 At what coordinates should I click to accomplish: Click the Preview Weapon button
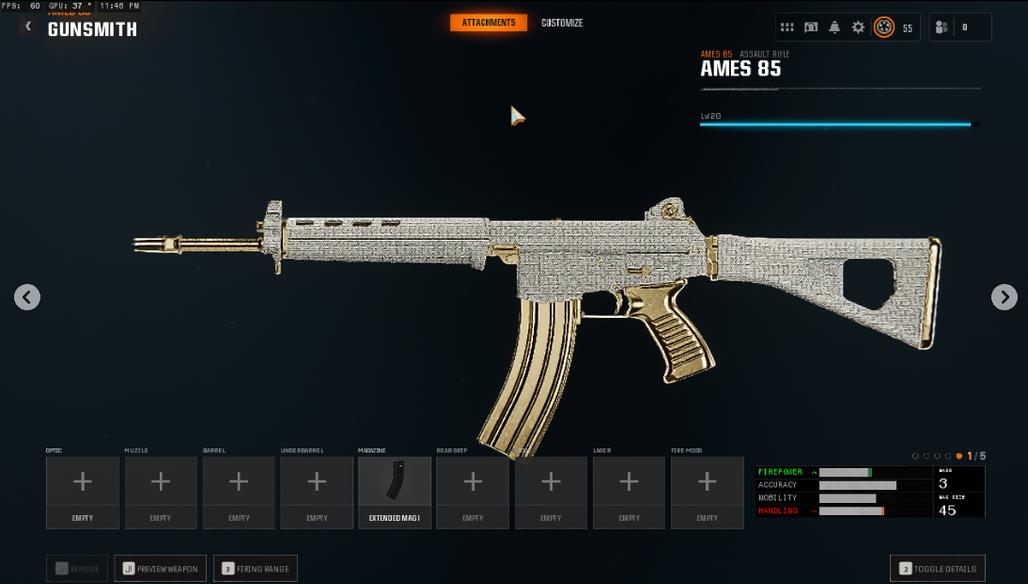click(x=160, y=569)
